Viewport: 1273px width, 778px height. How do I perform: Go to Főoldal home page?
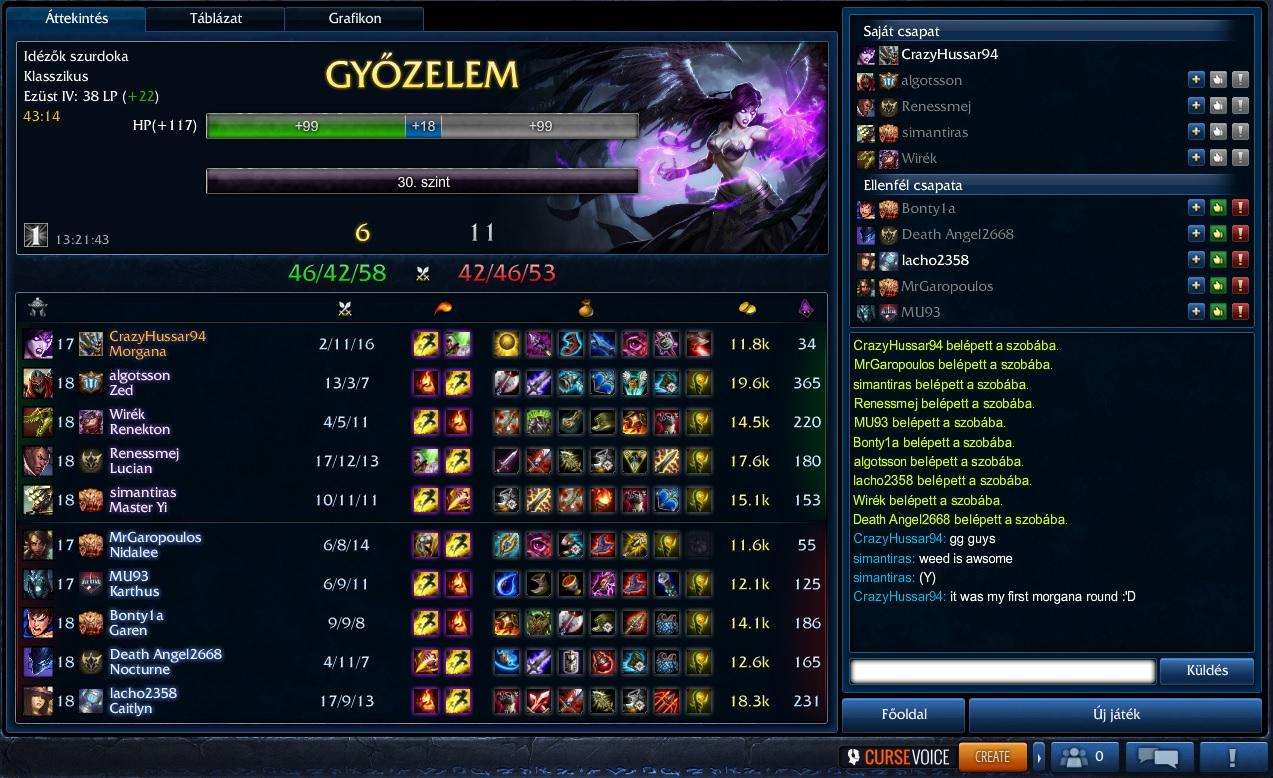904,714
